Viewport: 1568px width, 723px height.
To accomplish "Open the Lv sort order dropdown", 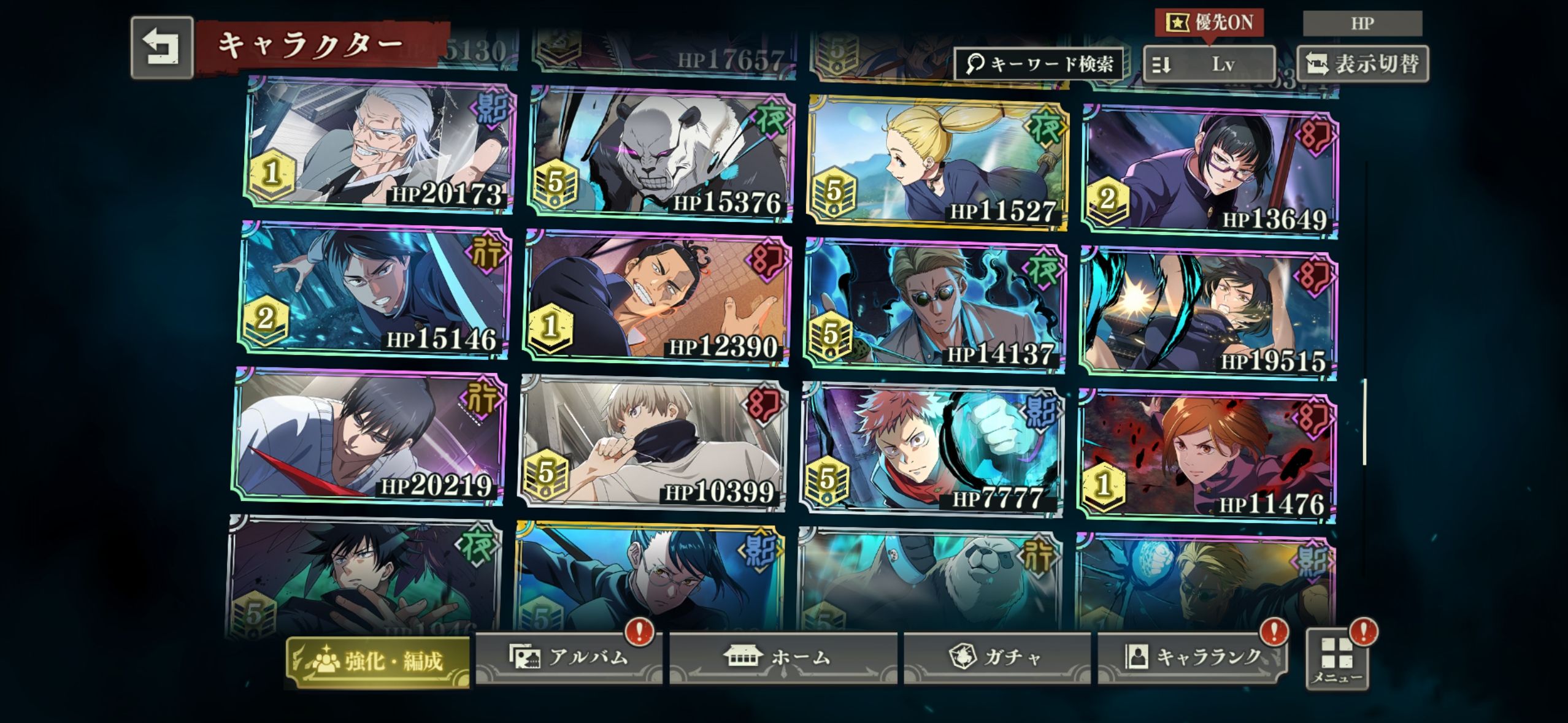I will pyautogui.click(x=1209, y=64).
